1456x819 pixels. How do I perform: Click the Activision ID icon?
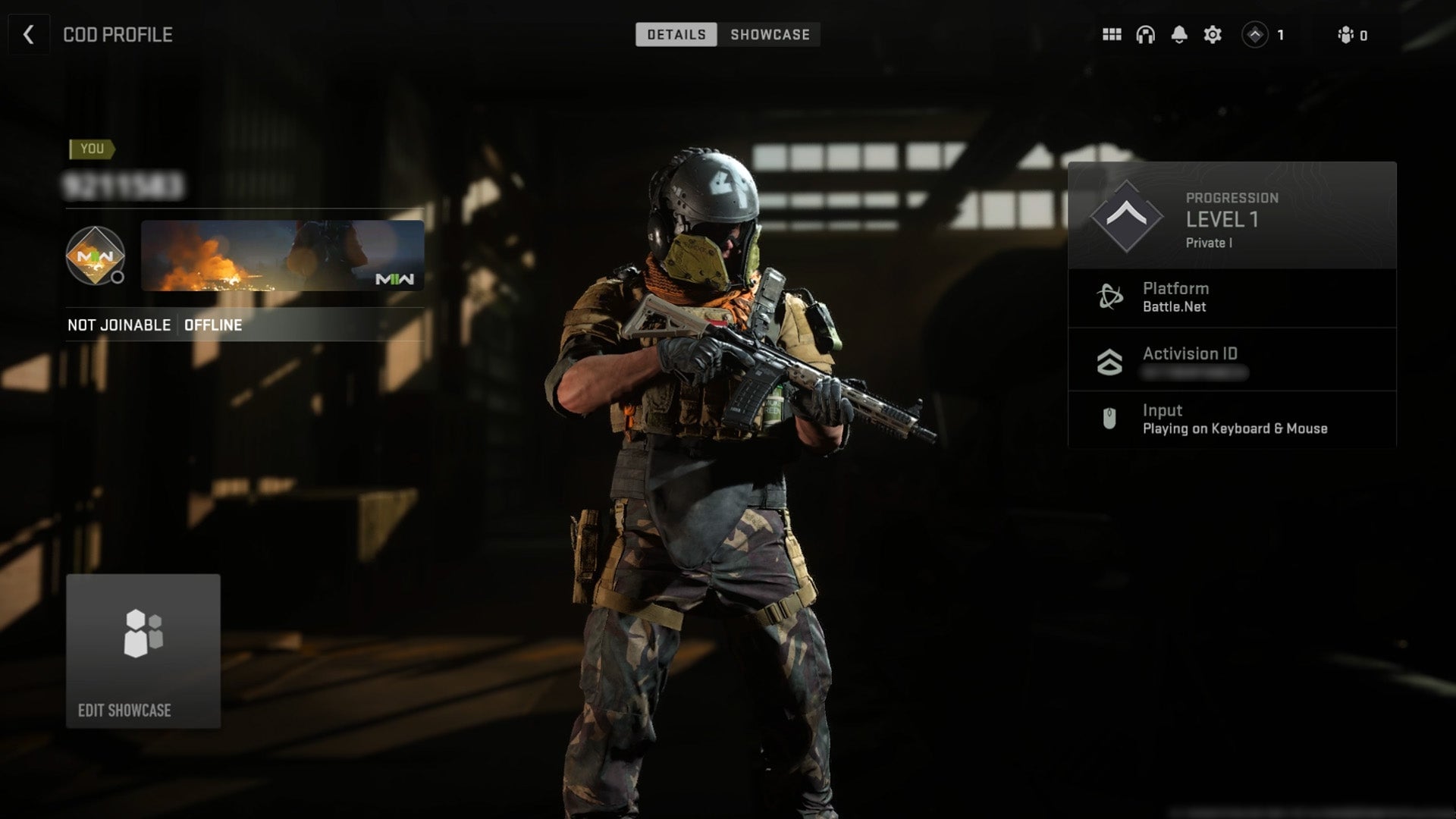click(1109, 362)
